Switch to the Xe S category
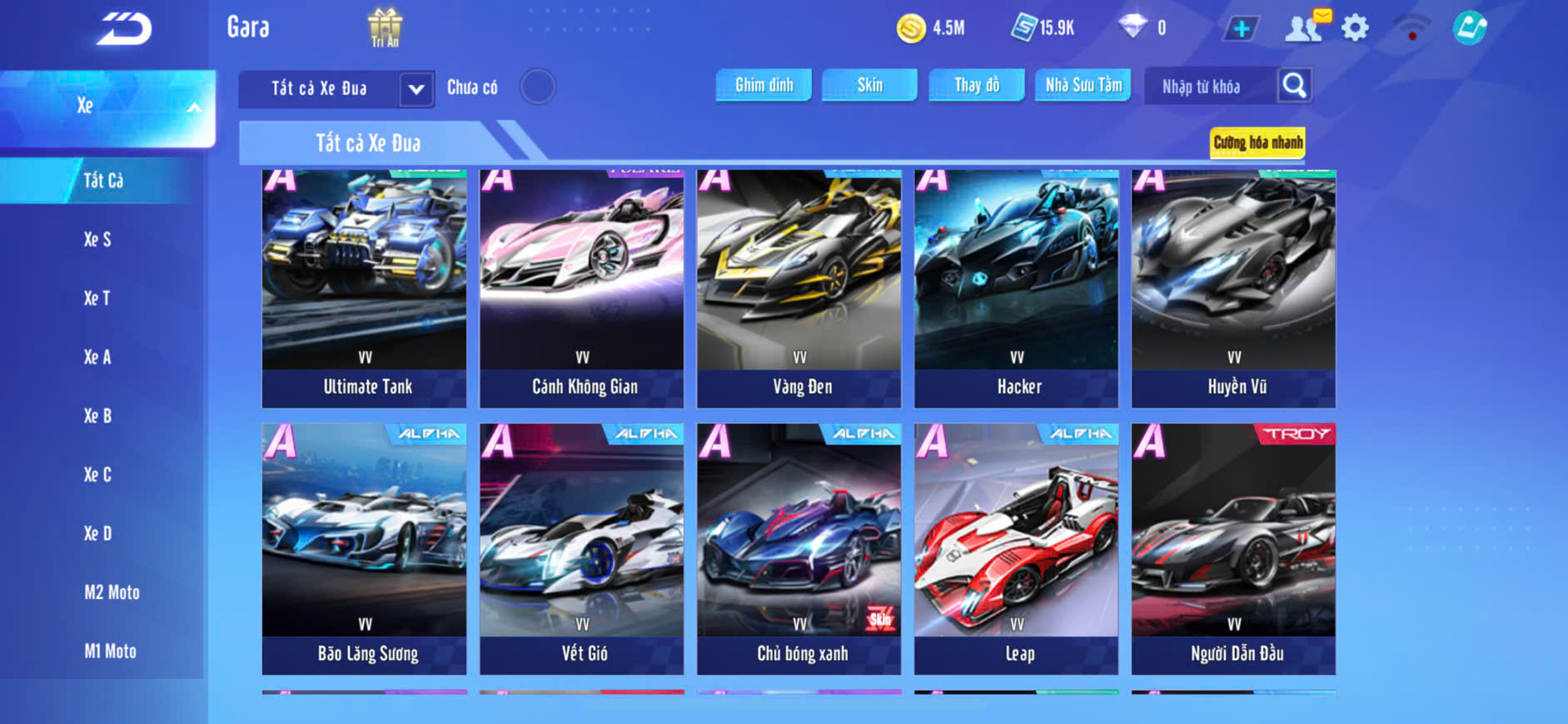Viewport: 1568px width, 724px height. [97, 240]
